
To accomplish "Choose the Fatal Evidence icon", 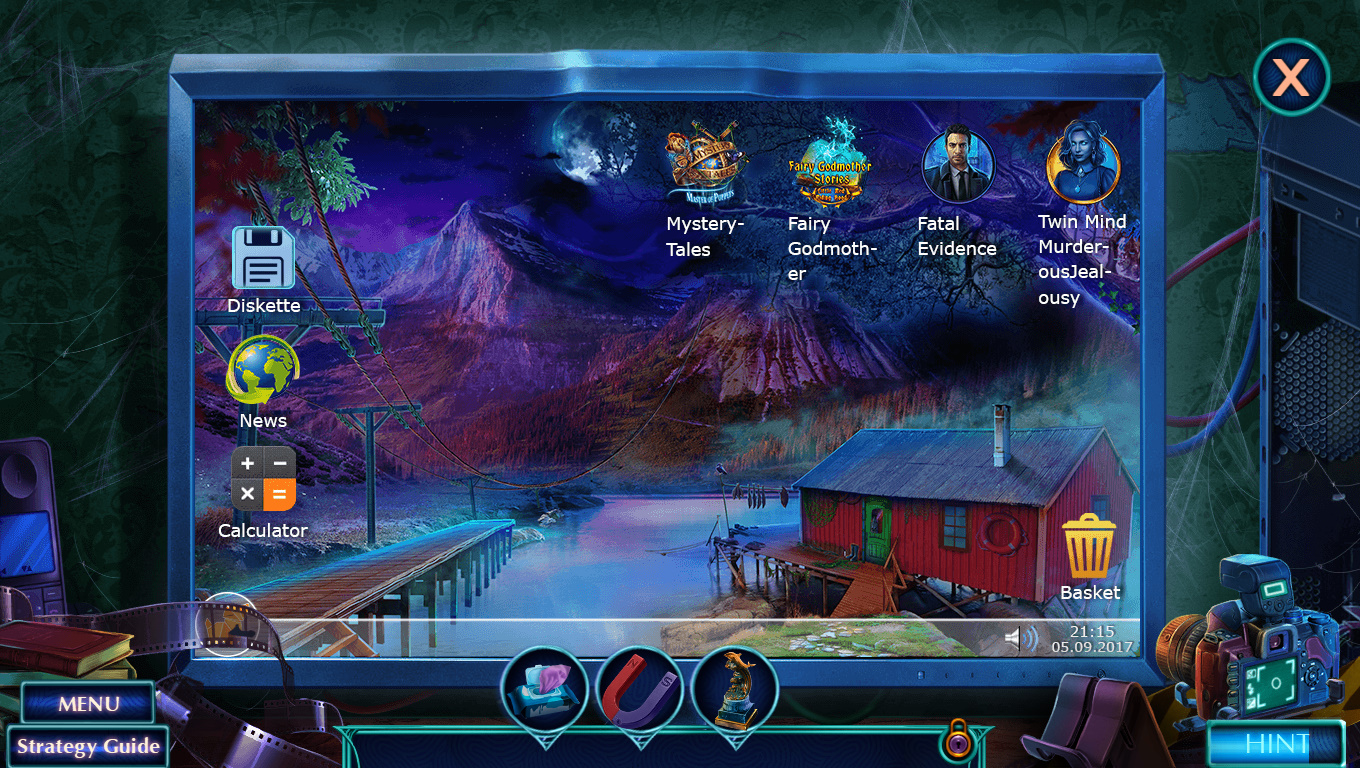I will (x=957, y=165).
